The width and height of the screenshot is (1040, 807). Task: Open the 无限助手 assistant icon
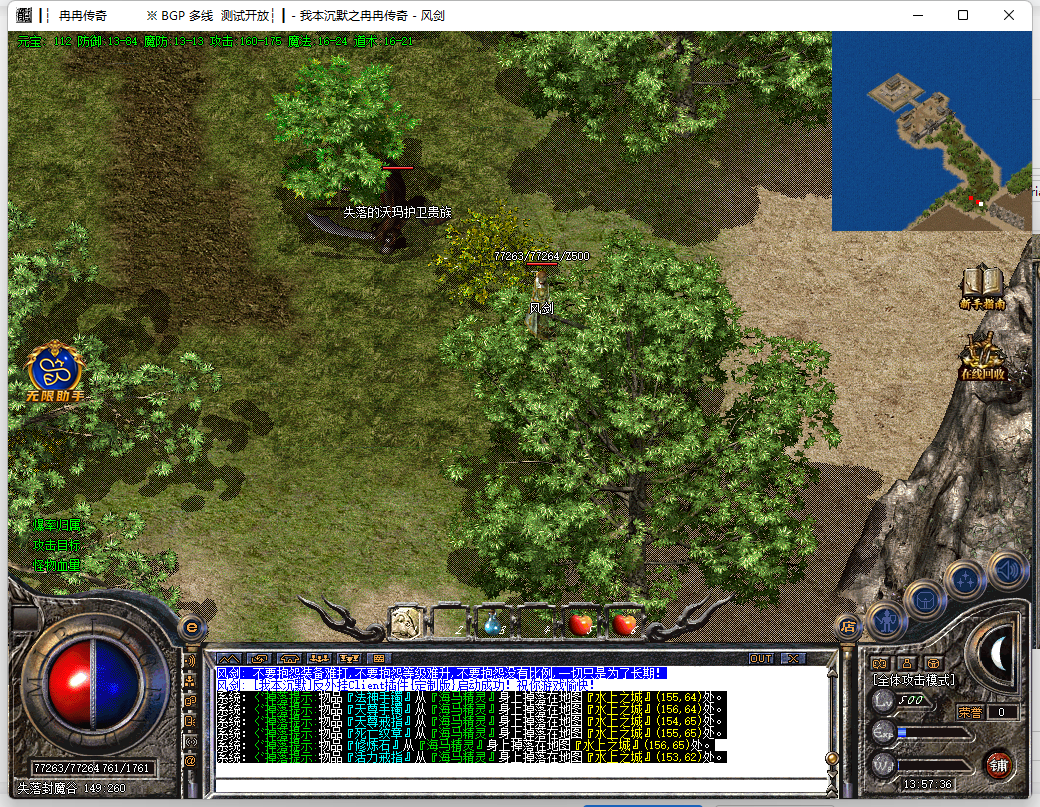point(55,372)
